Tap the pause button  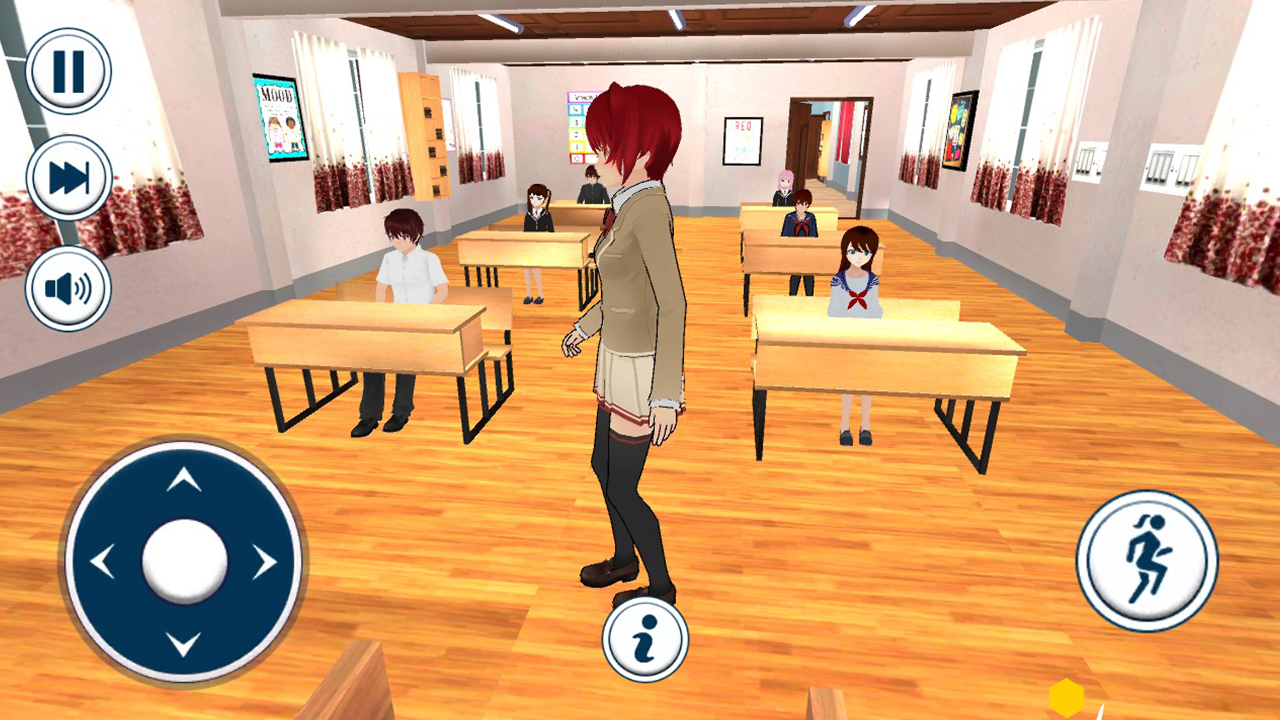click(x=68, y=70)
